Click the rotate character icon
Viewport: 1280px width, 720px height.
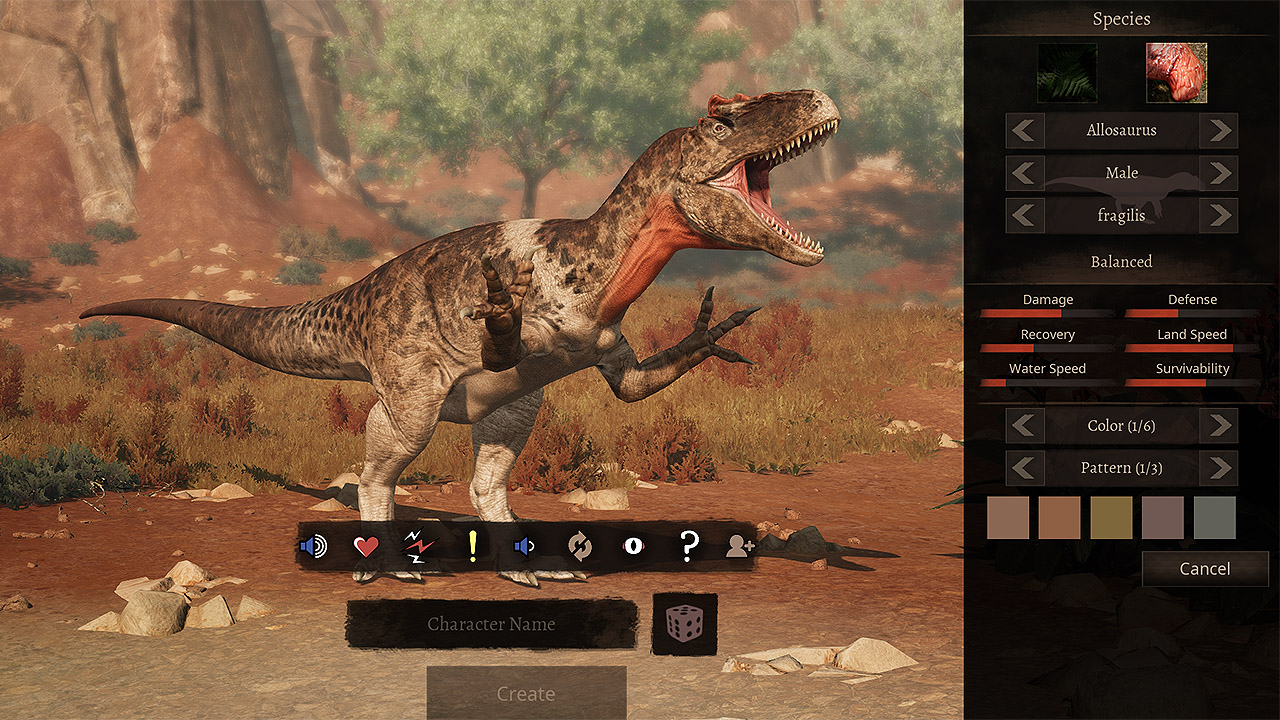click(581, 546)
